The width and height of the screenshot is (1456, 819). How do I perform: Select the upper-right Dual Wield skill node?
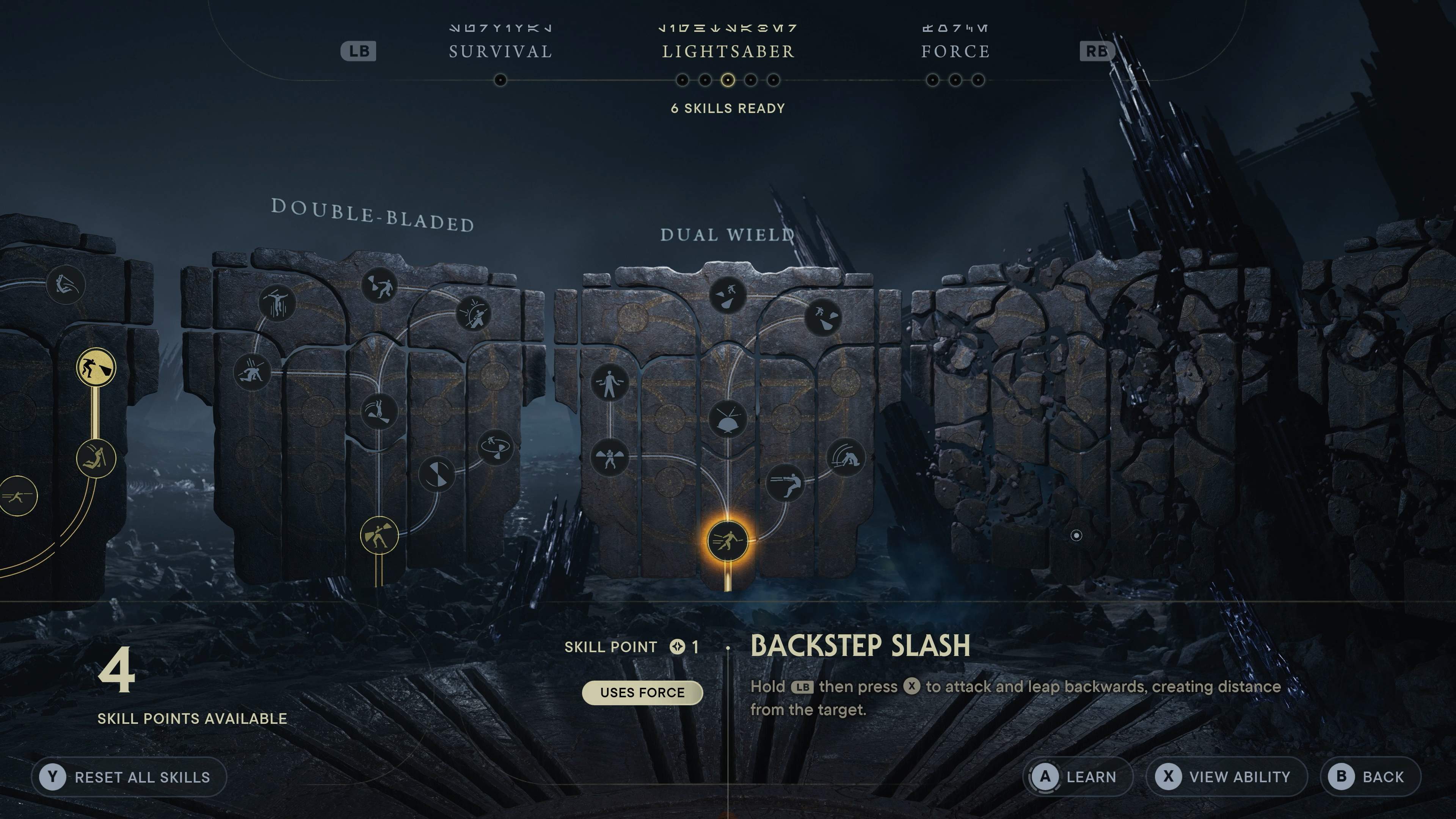(x=823, y=318)
